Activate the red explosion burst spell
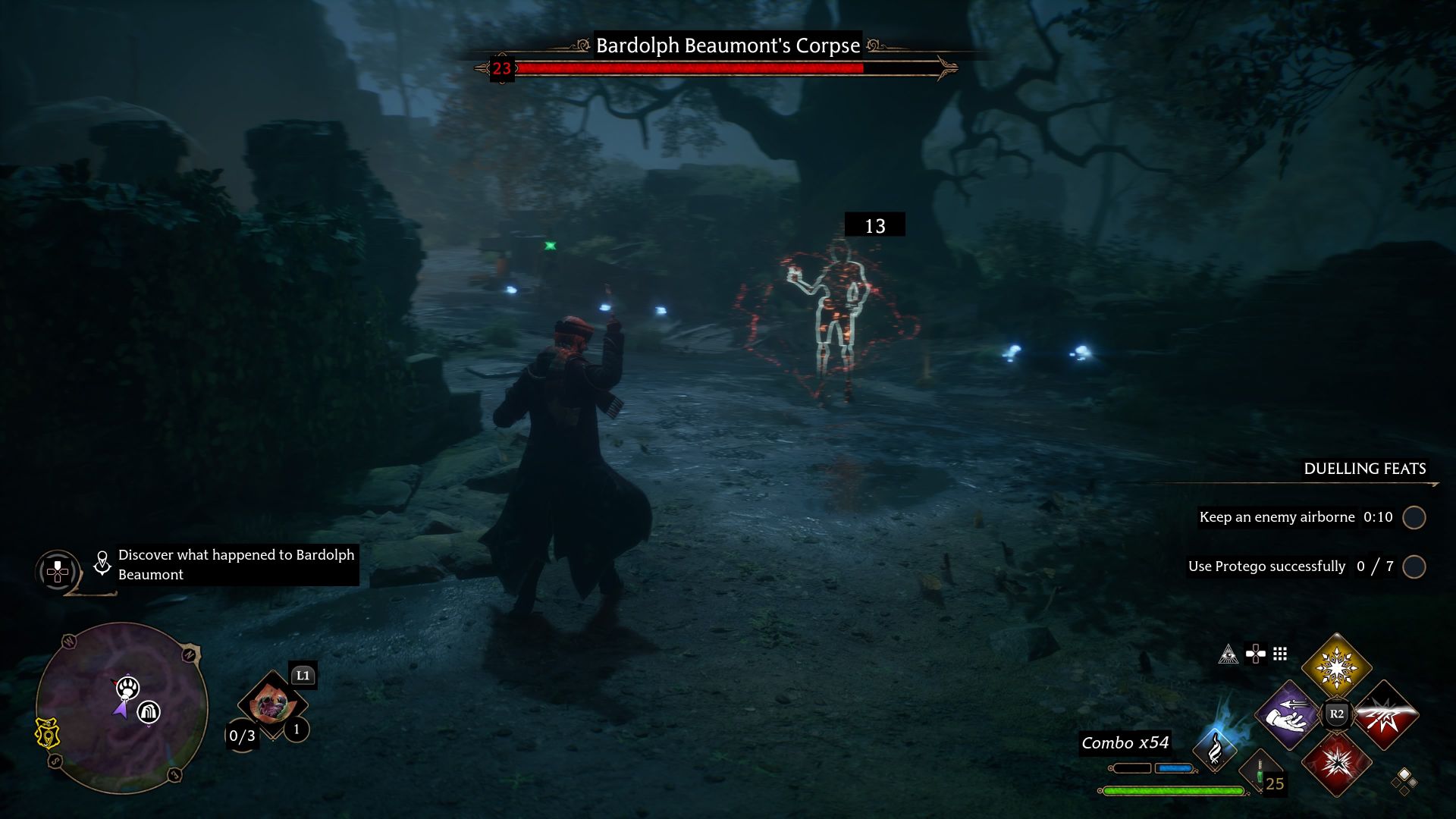Screen dimensions: 1456x819 (x=1336, y=763)
